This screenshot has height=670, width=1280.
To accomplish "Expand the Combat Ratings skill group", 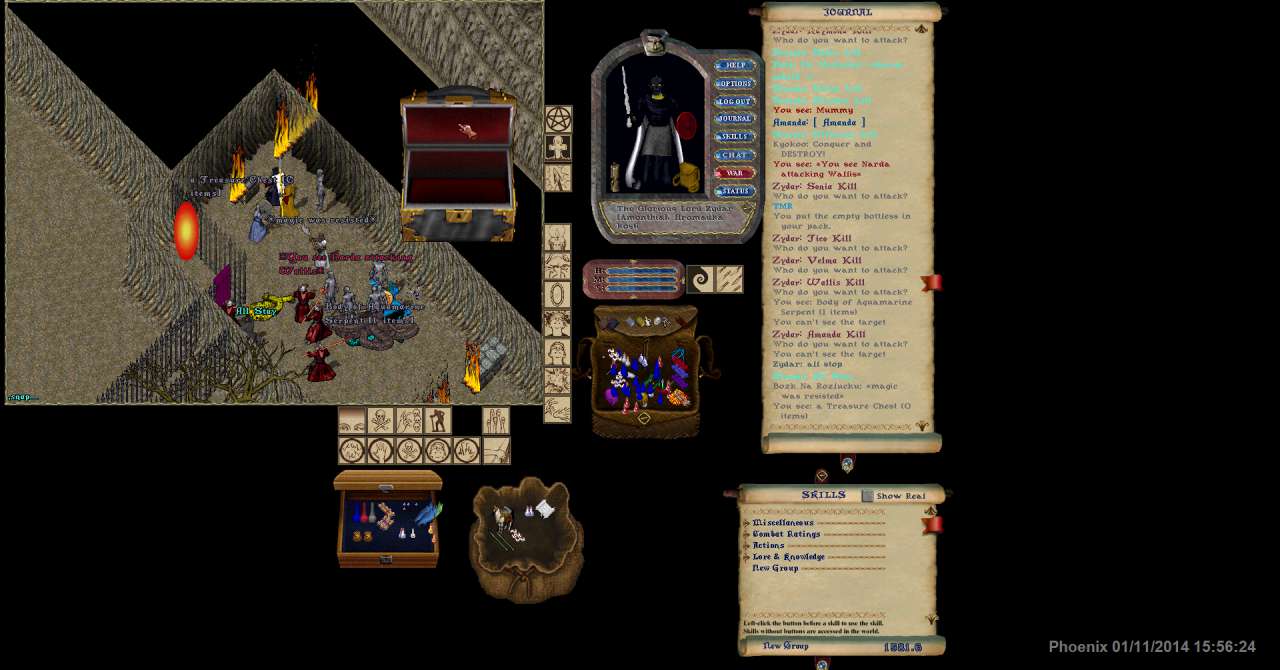I will (x=746, y=535).
